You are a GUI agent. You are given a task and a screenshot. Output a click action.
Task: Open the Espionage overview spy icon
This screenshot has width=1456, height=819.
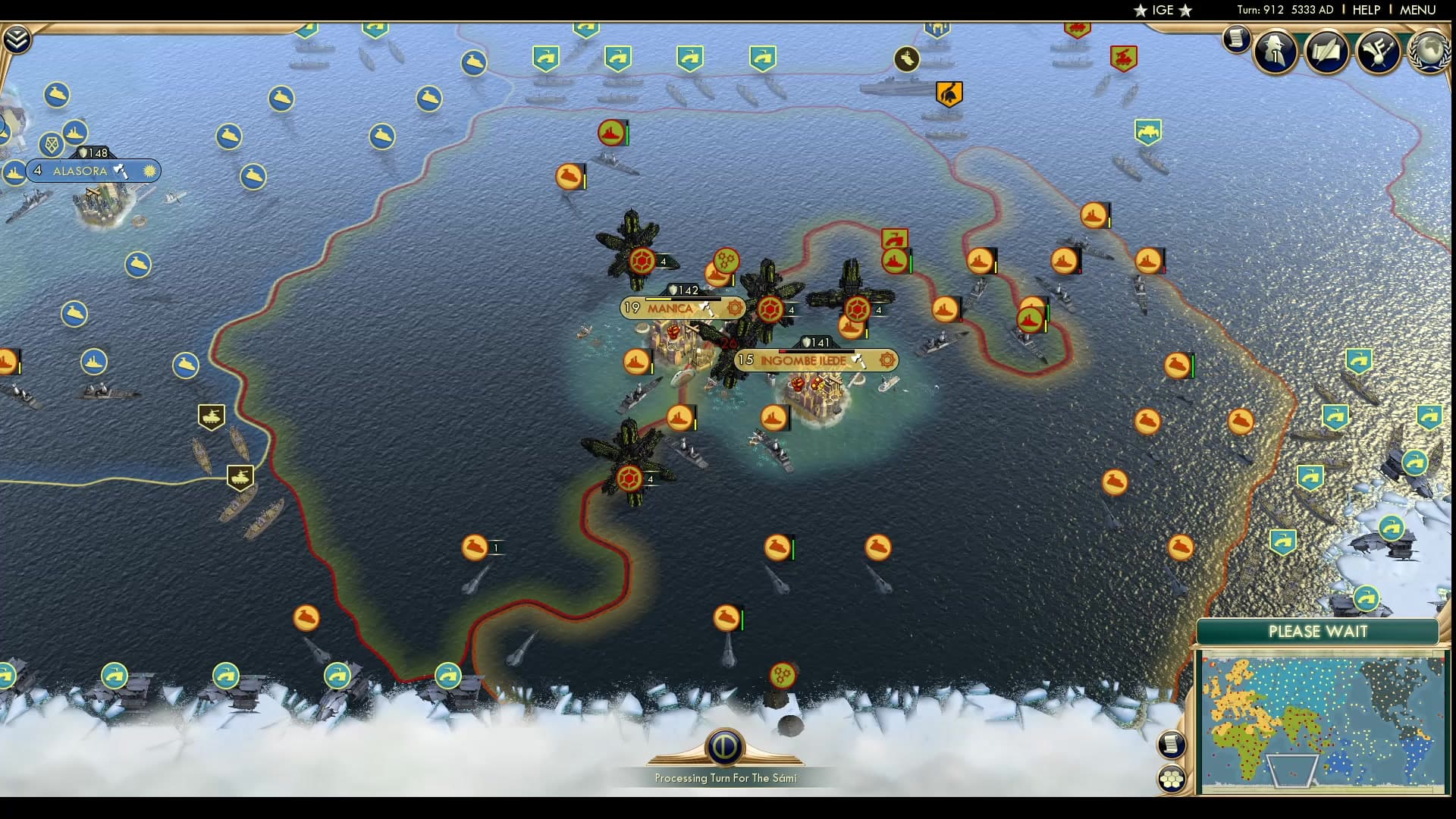tap(1275, 52)
